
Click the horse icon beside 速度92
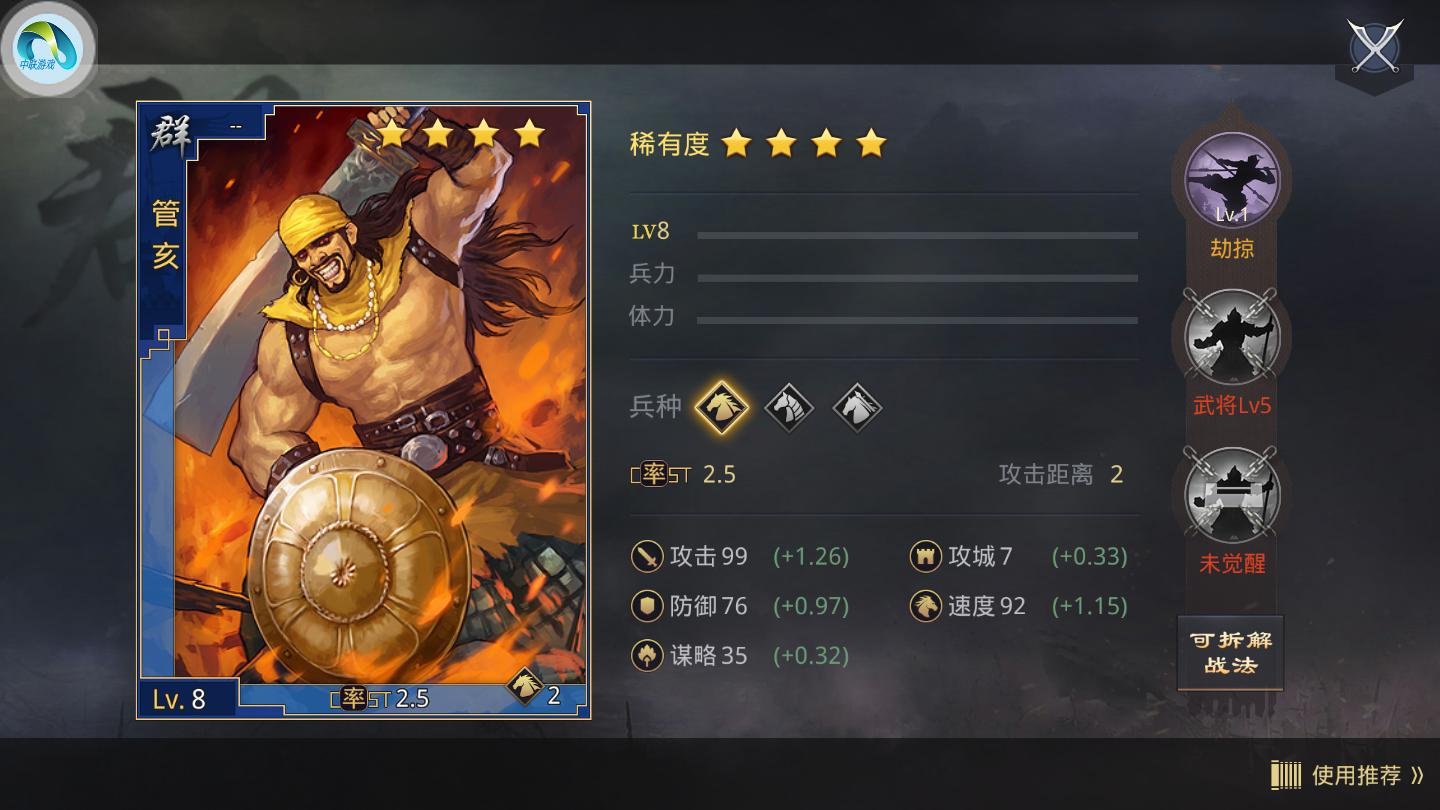tap(925, 606)
